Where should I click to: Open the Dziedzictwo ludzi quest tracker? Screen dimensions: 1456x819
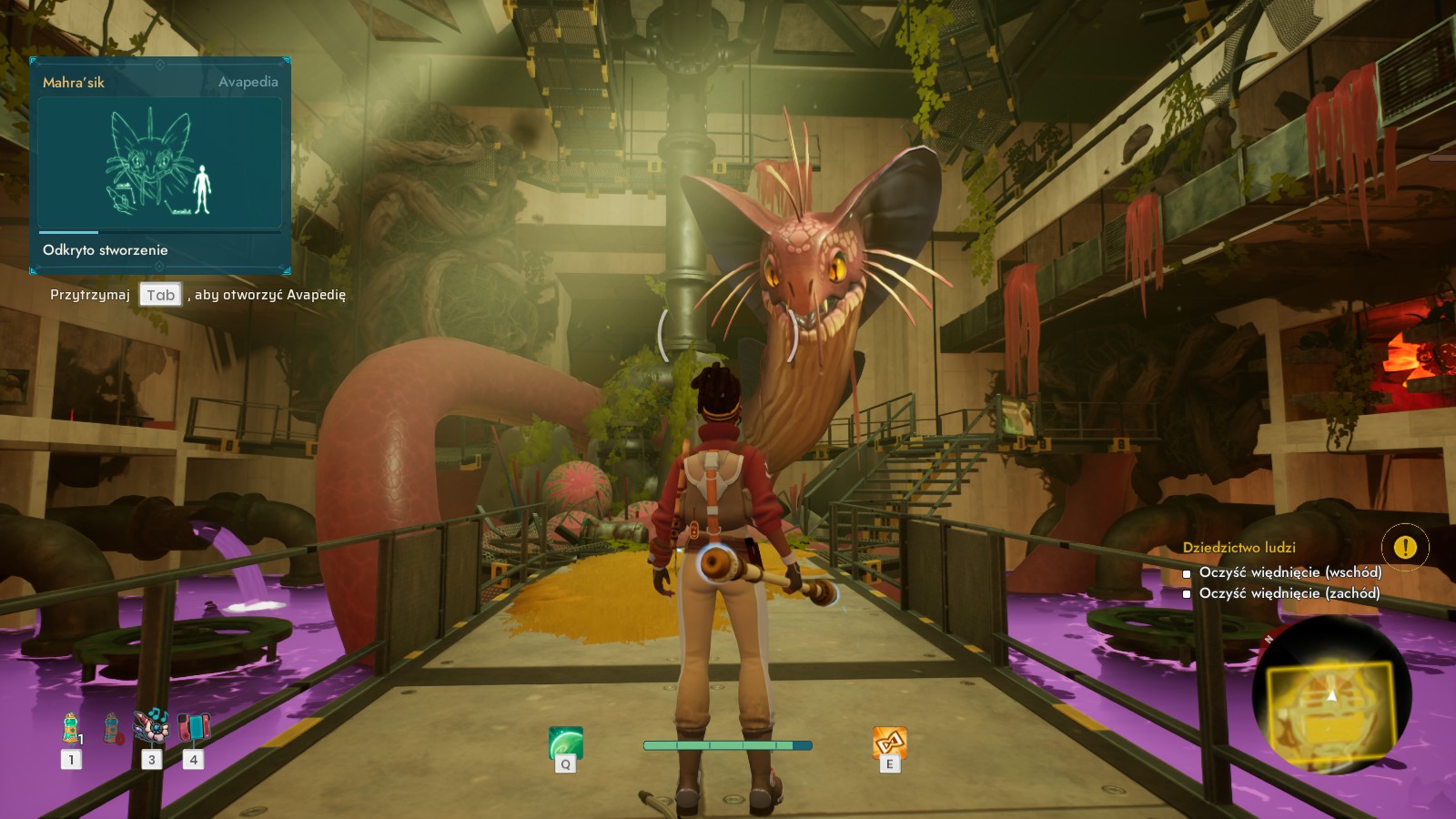coord(1239,548)
